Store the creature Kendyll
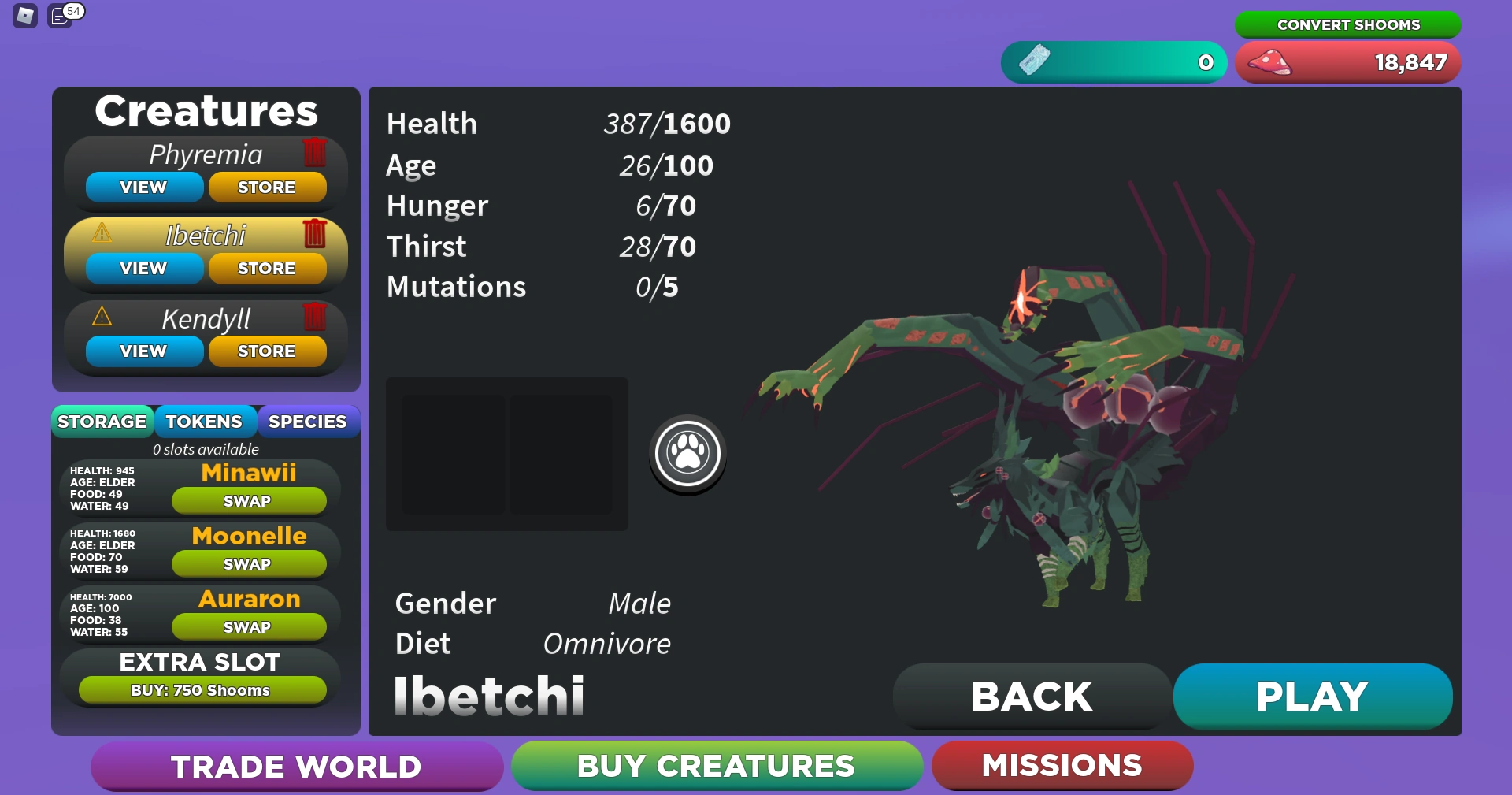The width and height of the screenshot is (1512, 795). pos(267,351)
